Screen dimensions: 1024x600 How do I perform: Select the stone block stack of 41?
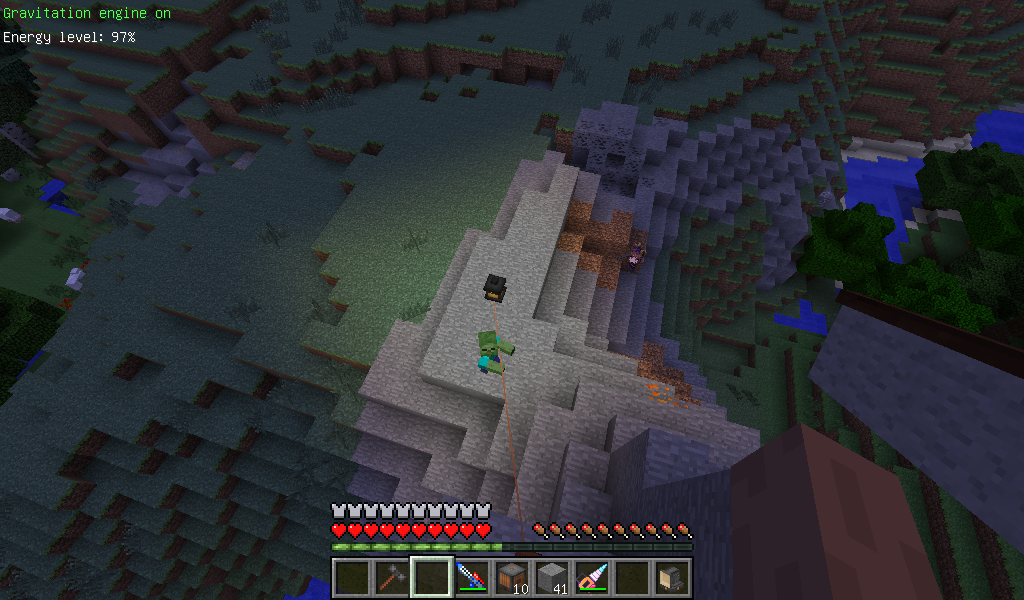point(551,578)
